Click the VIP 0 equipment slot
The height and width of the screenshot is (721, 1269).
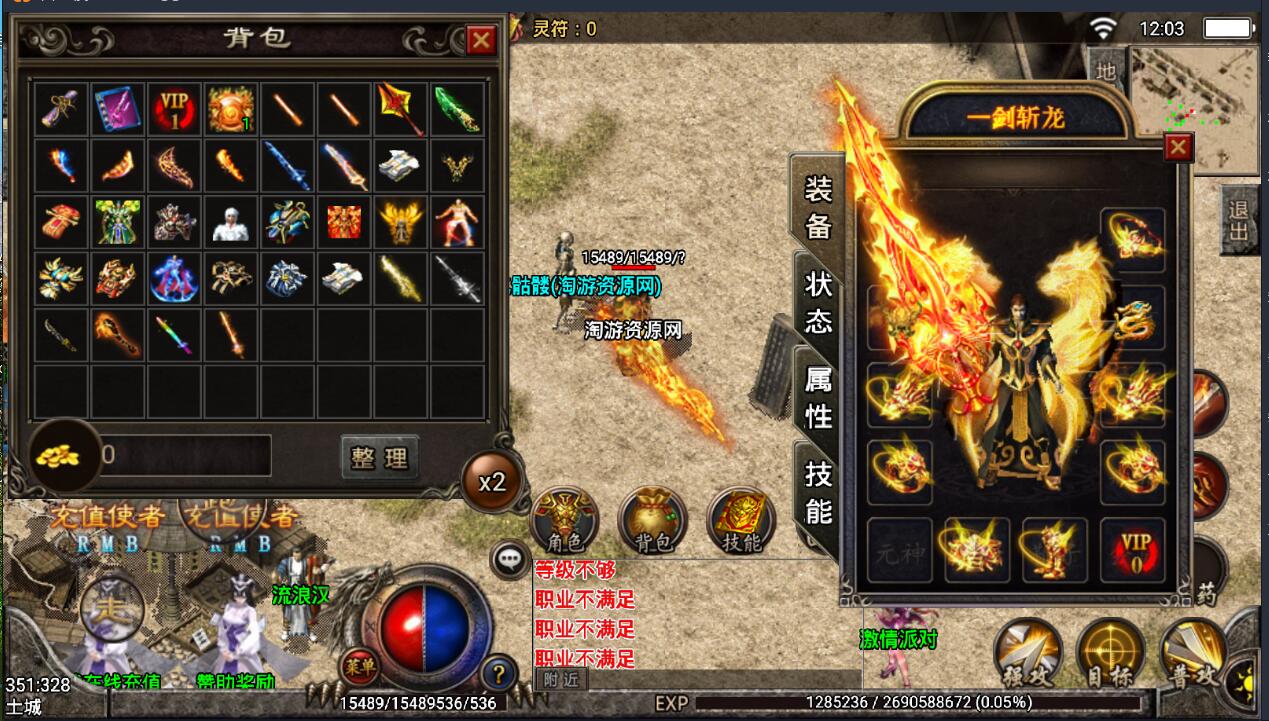[1134, 550]
